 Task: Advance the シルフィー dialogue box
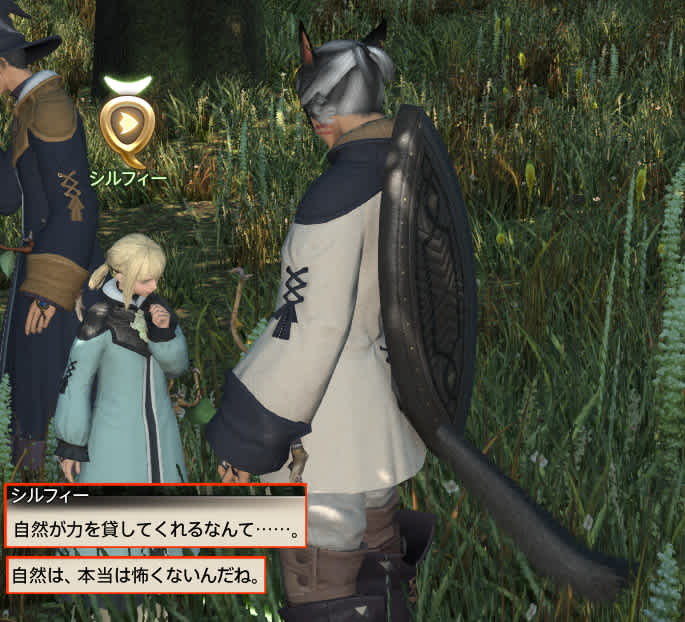(155, 528)
